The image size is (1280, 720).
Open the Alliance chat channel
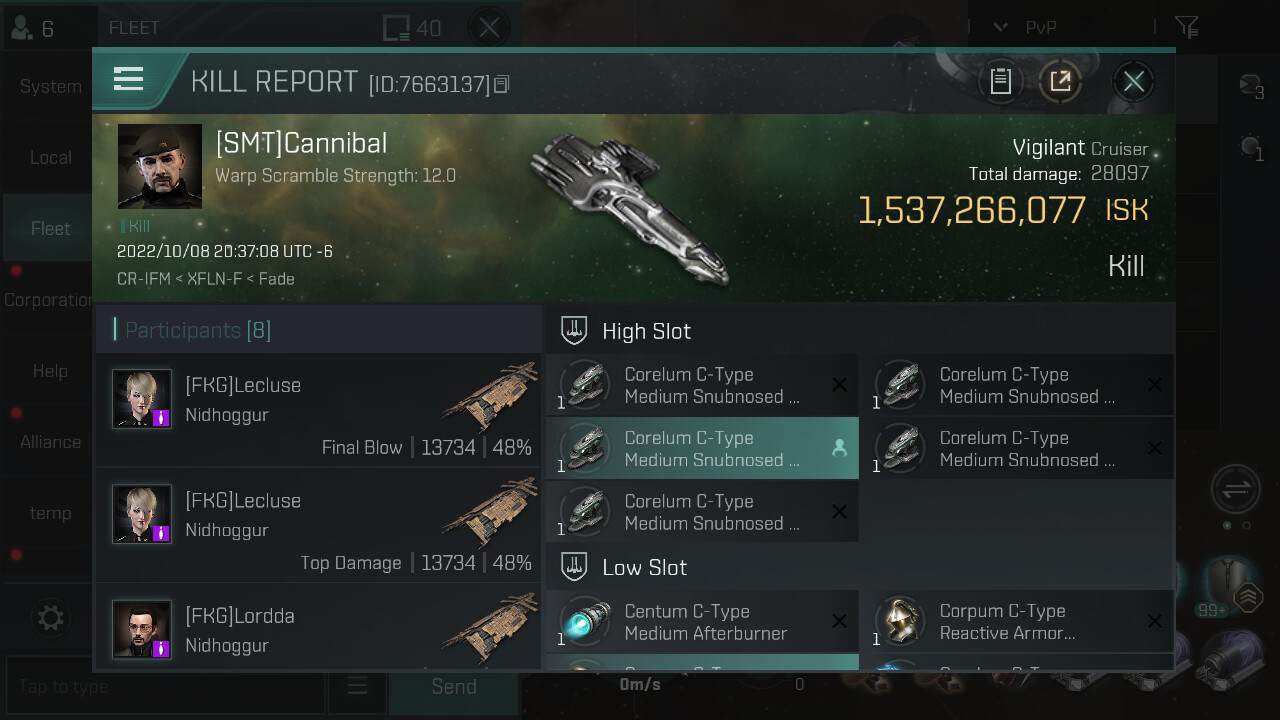coord(50,442)
